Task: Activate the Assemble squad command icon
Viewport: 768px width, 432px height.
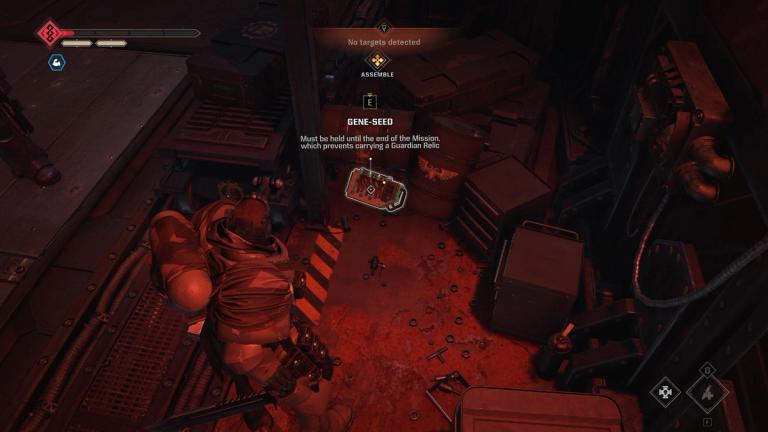Action: (377, 60)
